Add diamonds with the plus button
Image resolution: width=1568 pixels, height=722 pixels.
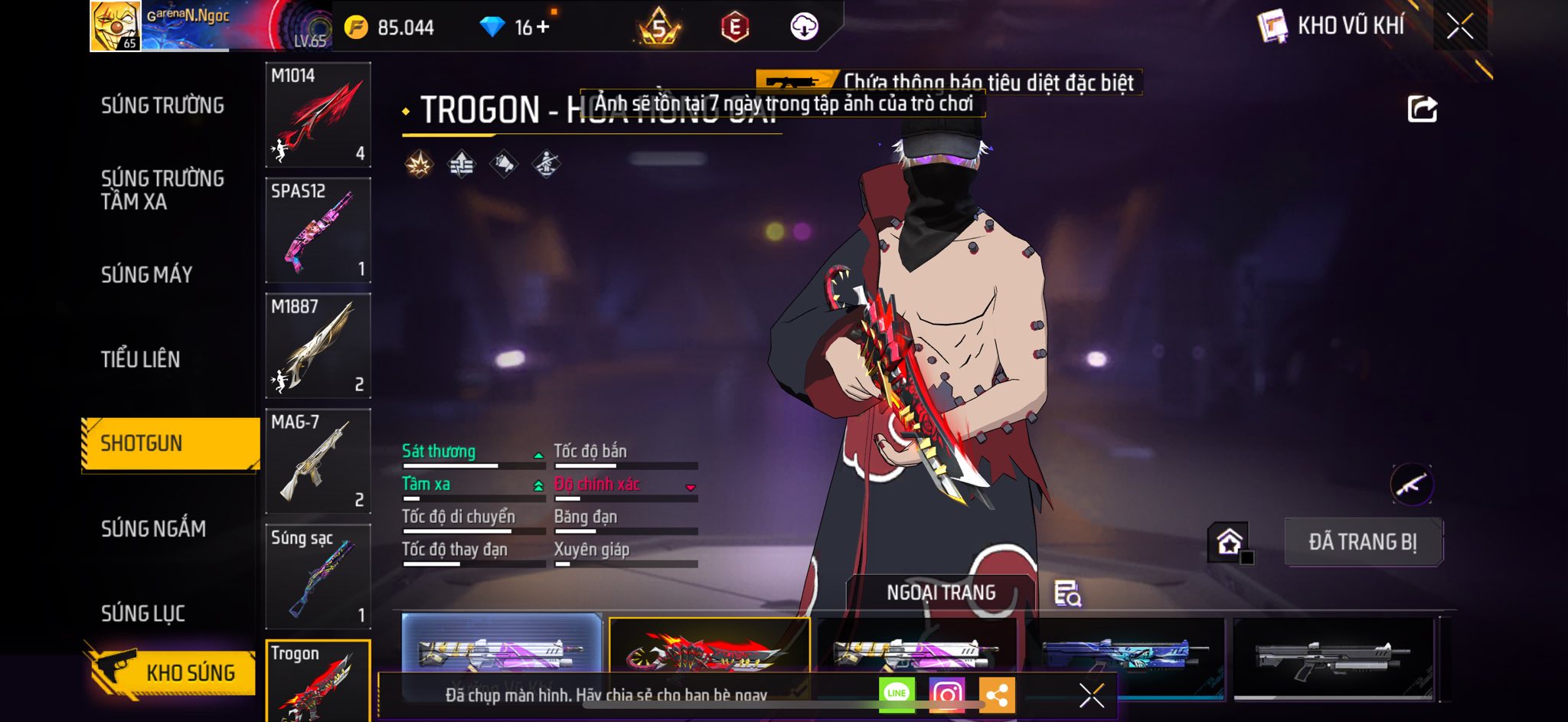pos(543,27)
